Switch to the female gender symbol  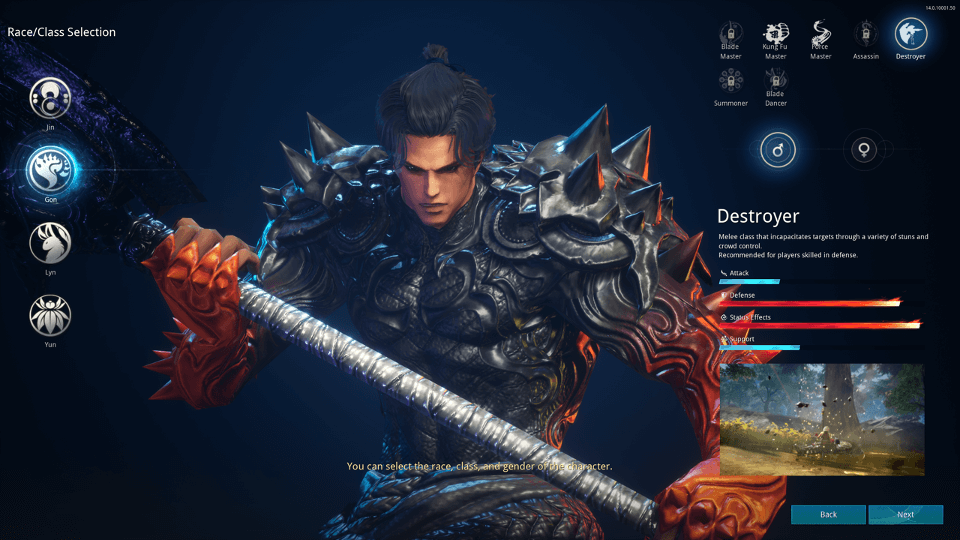(860, 150)
